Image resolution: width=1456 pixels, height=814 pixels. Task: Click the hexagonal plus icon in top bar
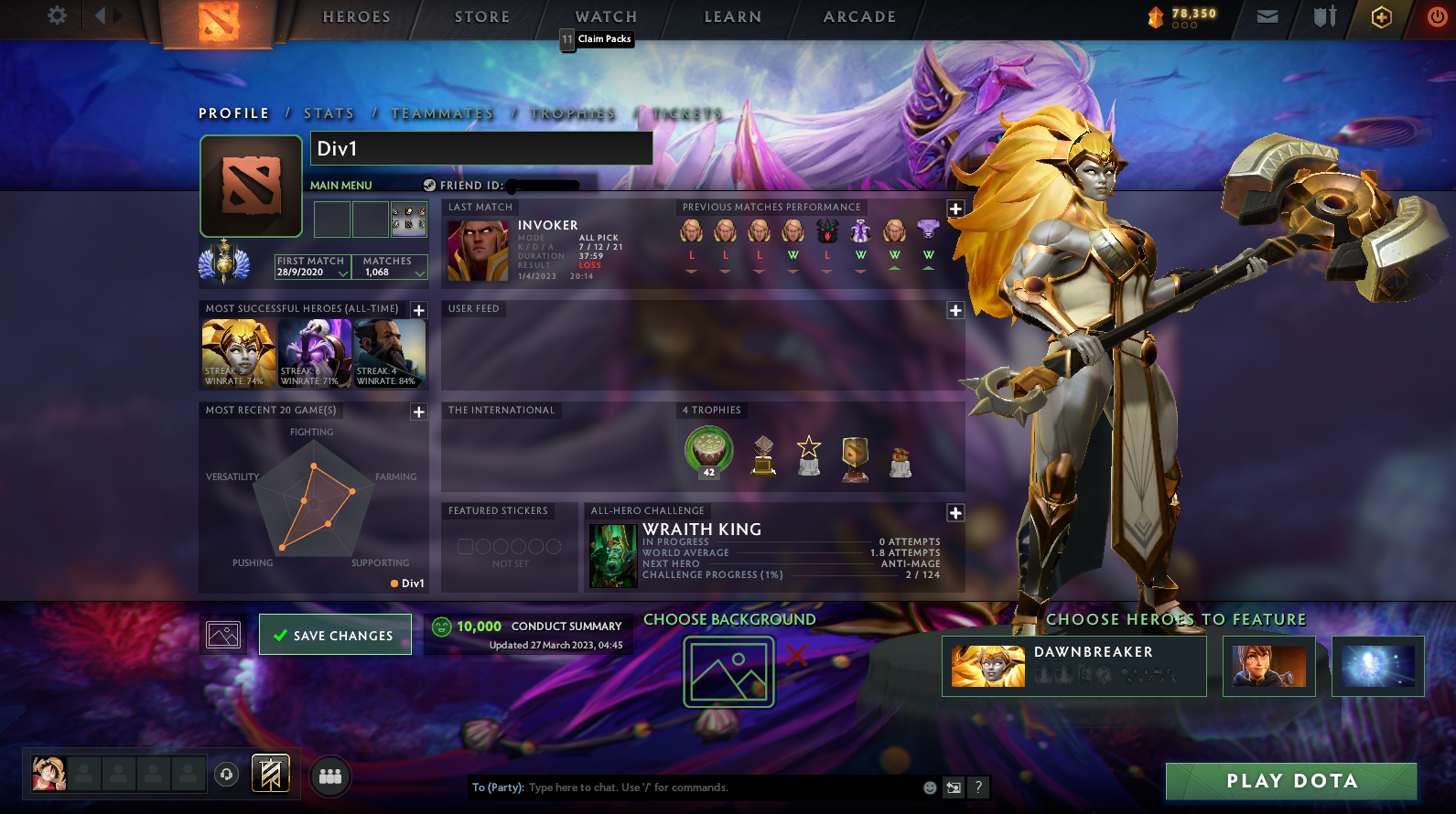click(x=1381, y=16)
